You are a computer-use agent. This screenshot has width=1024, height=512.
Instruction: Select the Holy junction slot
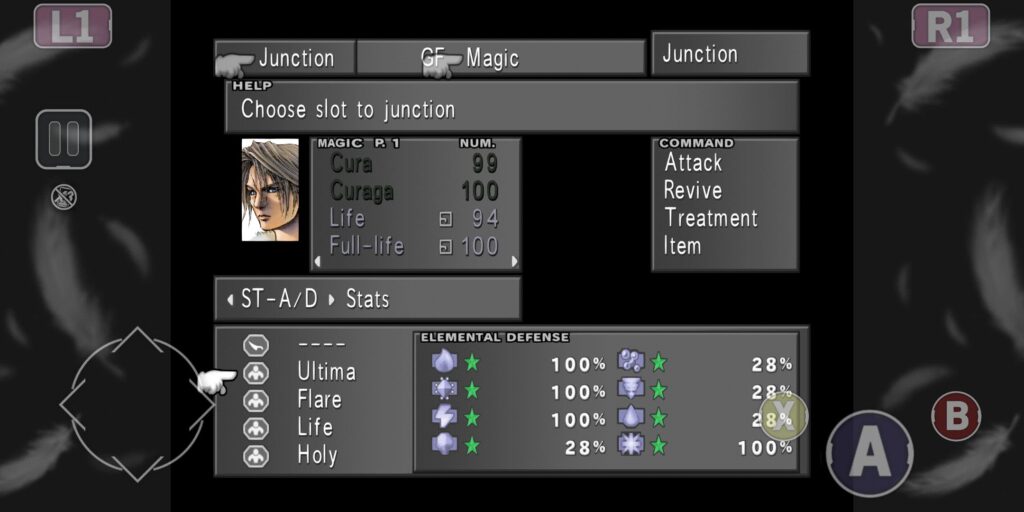click(x=317, y=455)
